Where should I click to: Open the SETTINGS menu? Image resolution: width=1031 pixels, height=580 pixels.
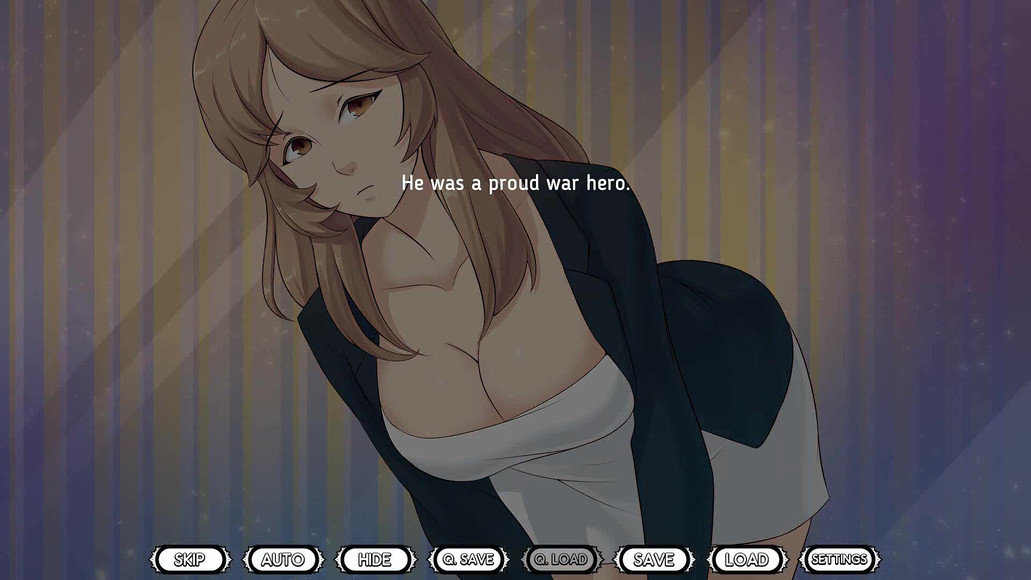[x=840, y=559]
